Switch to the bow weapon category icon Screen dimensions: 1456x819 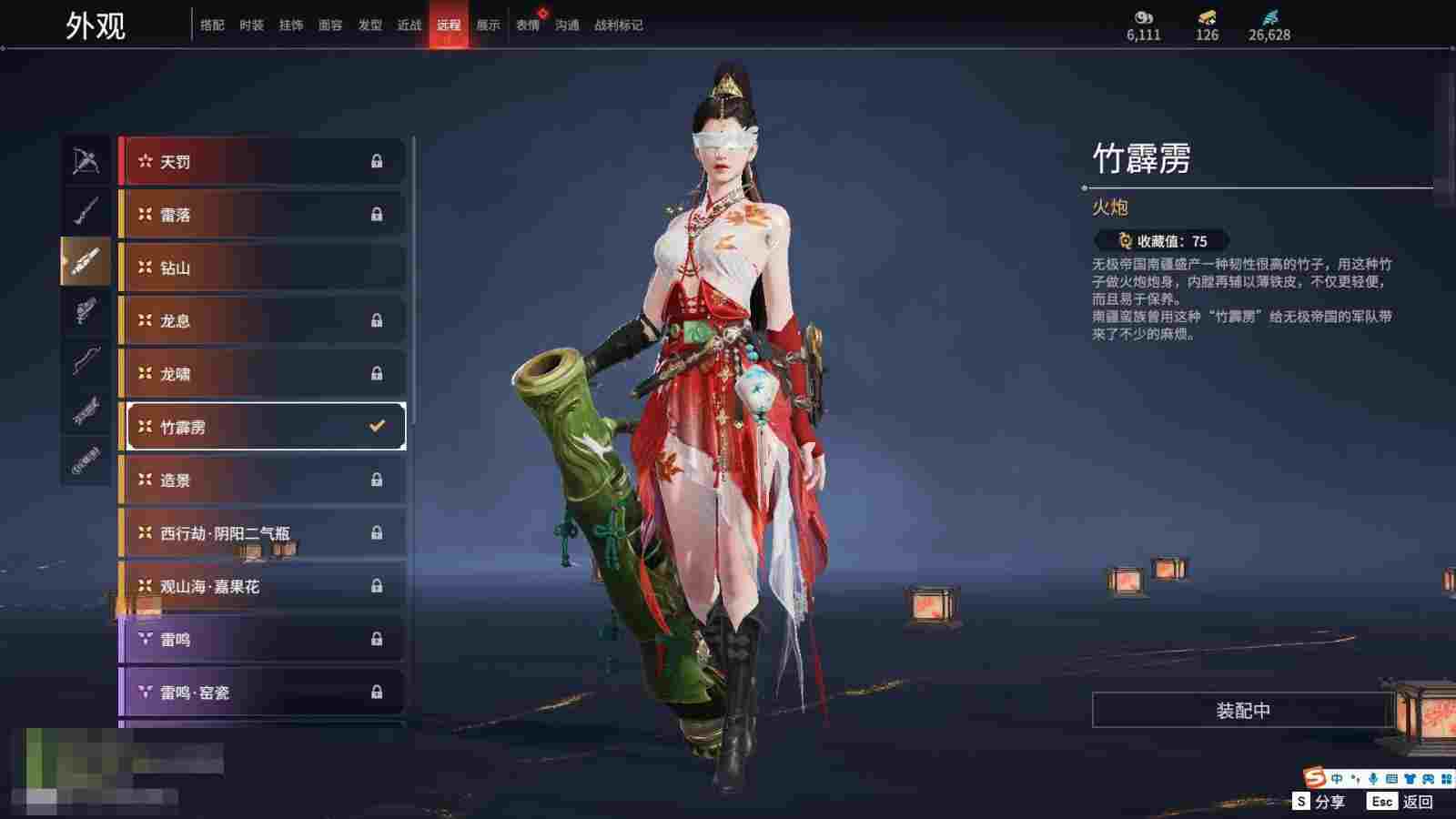(x=86, y=161)
